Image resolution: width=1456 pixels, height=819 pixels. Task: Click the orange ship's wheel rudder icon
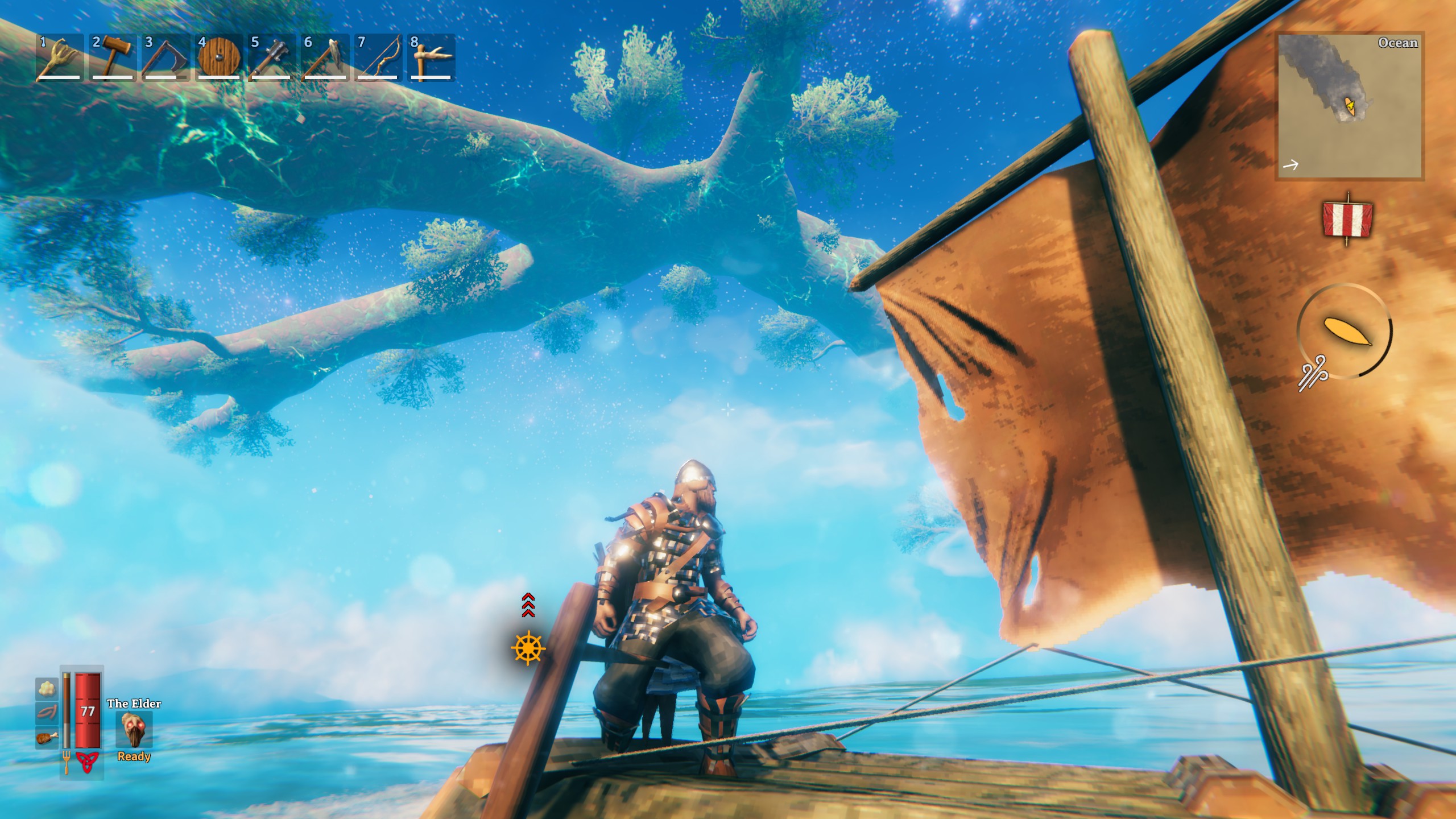[x=528, y=647]
